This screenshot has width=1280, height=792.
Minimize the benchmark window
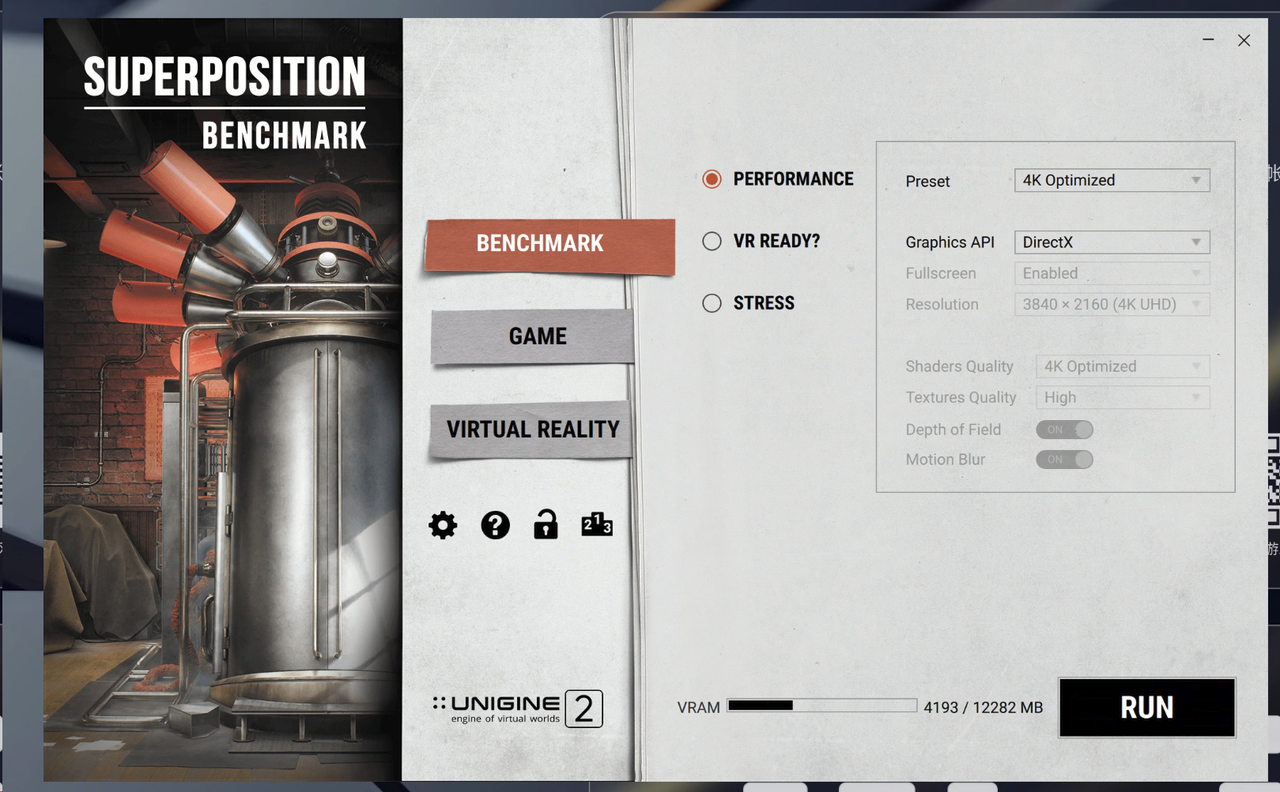1208,40
